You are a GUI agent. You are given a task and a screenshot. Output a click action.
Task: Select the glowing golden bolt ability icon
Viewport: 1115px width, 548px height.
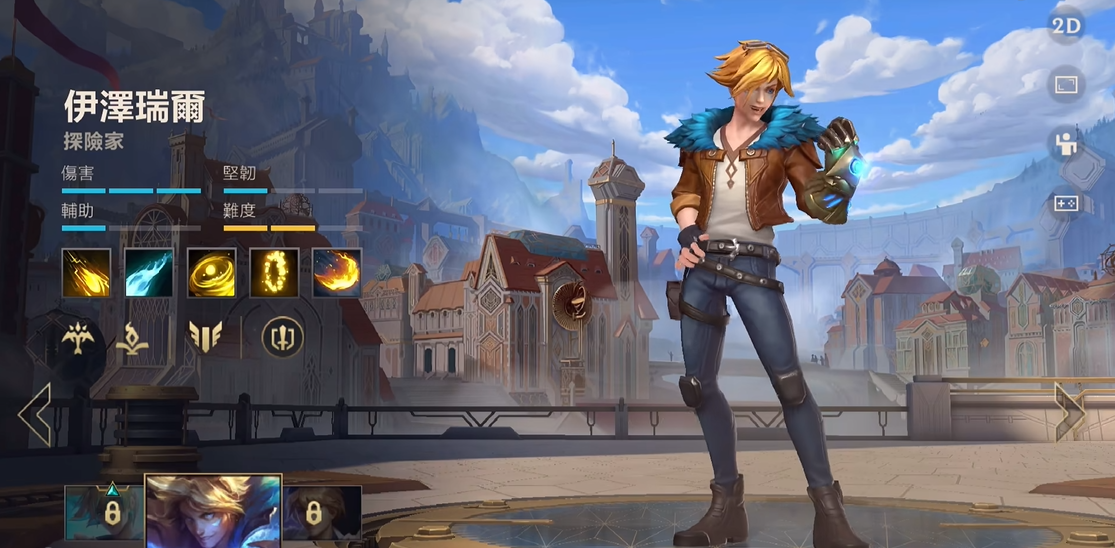(87, 273)
